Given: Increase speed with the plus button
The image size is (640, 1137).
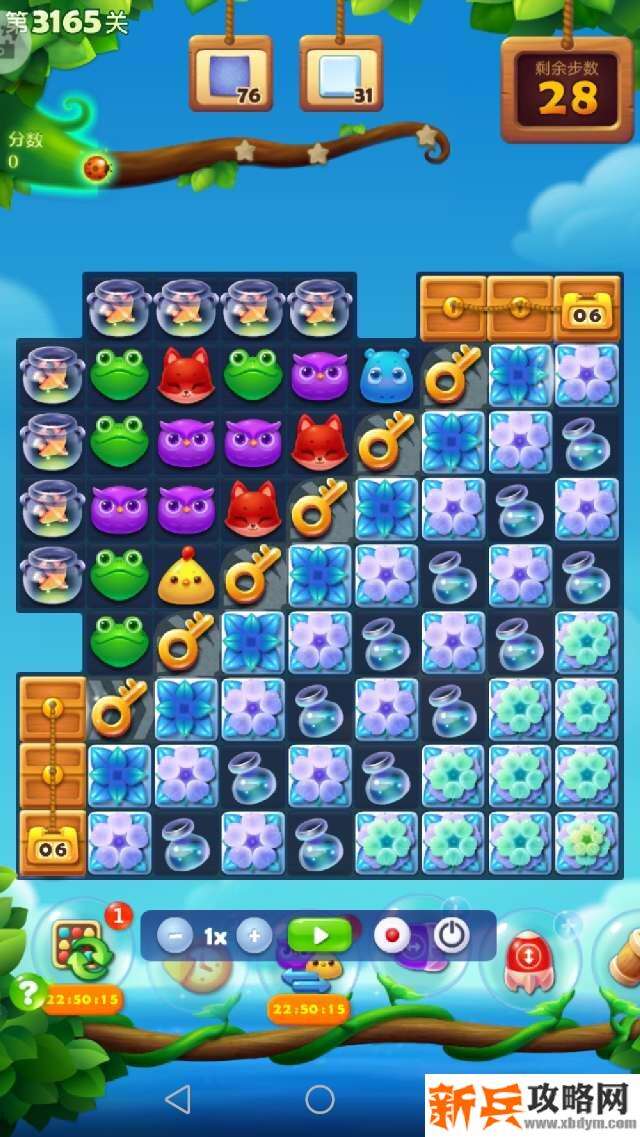Looking at the screenshot, I should coord(254,936).
